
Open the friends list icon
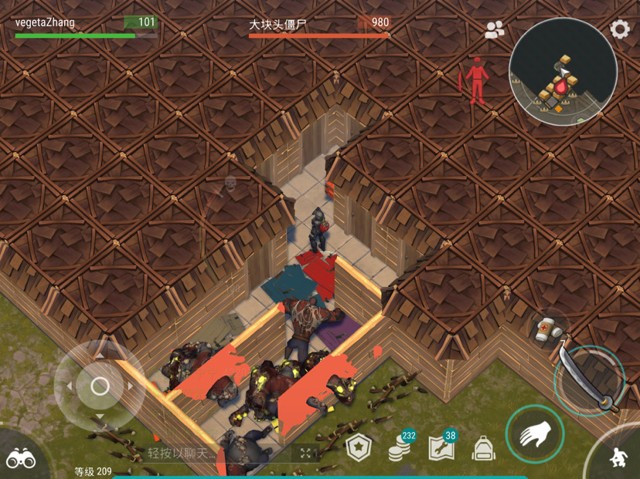pyautogui.click(x=494, y=30)
